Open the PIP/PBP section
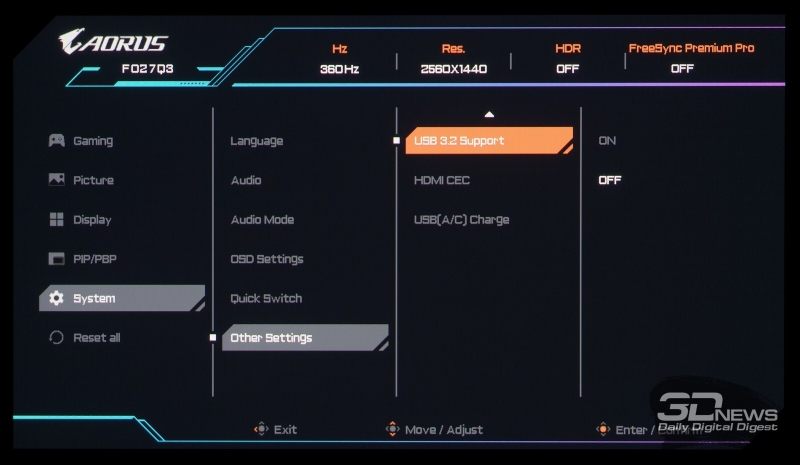The width and height of the screenshot is (800, 465). (95, 259)
